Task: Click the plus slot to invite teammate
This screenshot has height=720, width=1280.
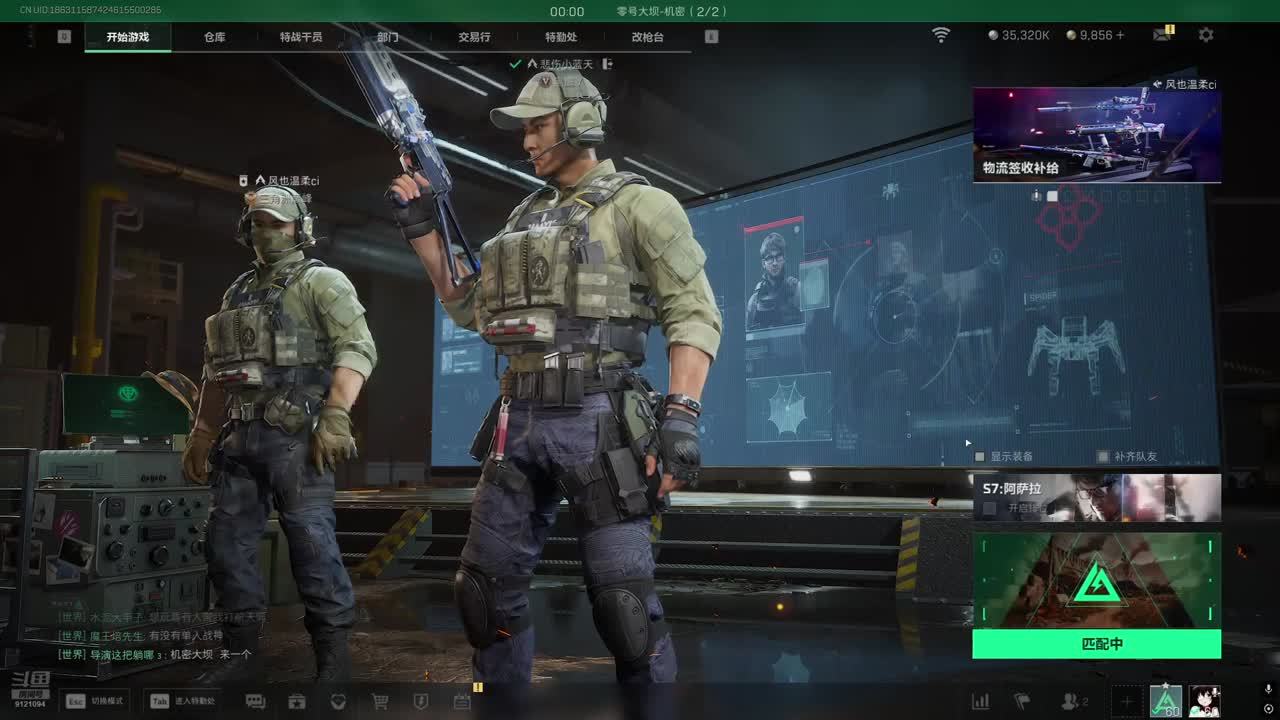Action: click(1126, 701)
